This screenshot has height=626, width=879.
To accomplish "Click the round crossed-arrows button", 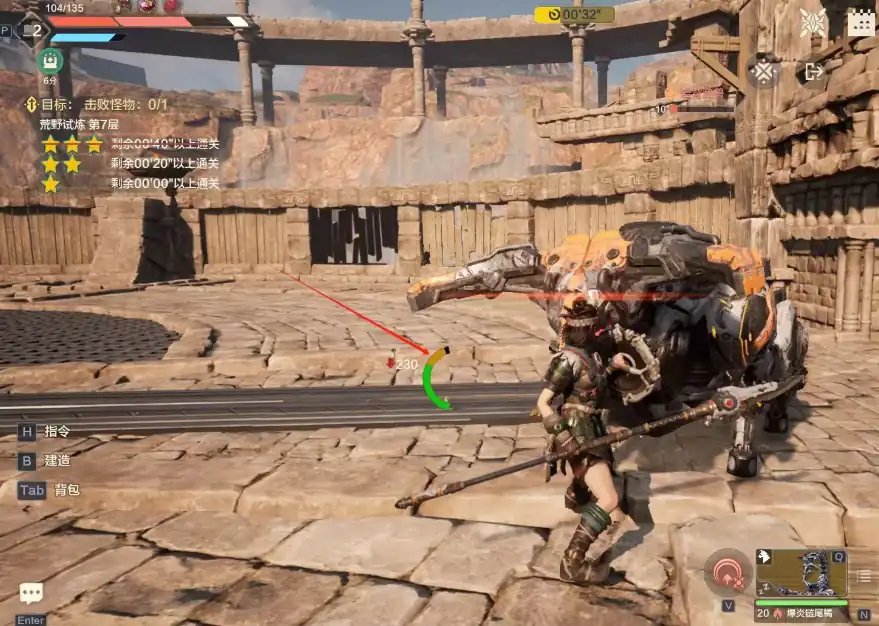I will 764,72.
